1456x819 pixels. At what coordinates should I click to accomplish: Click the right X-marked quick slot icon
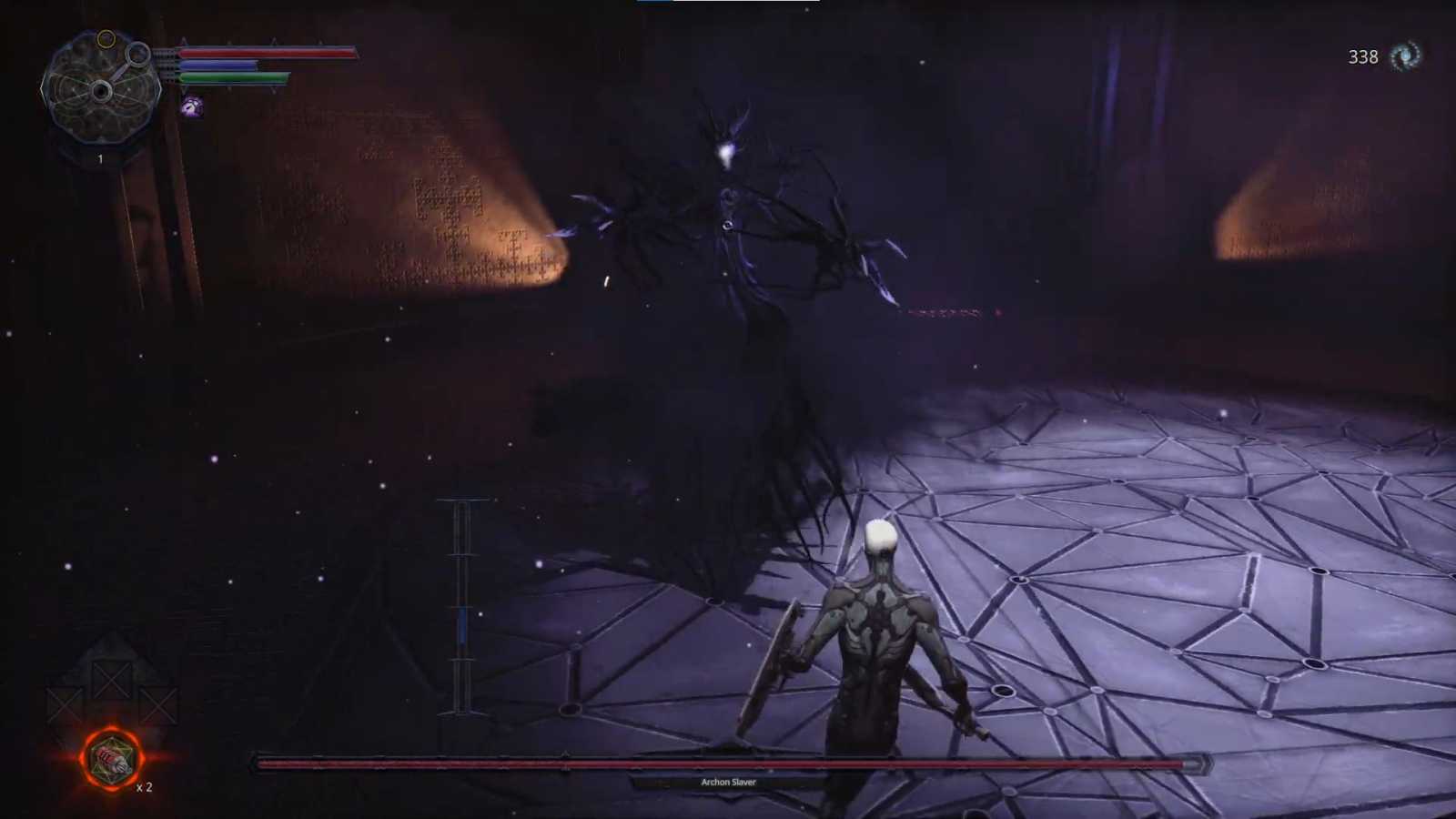click(157, 704)
